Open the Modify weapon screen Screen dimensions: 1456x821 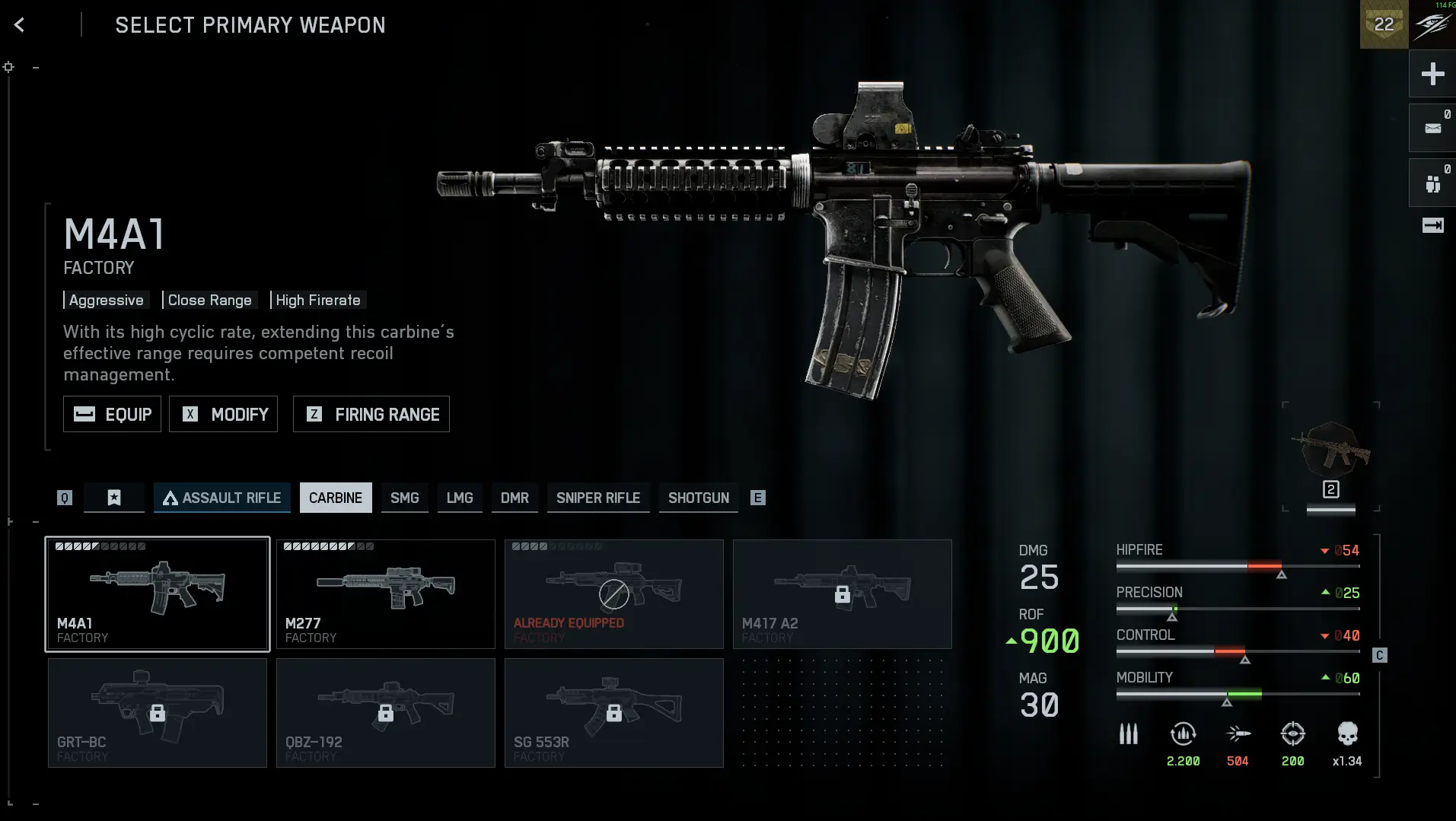[223, 414]
